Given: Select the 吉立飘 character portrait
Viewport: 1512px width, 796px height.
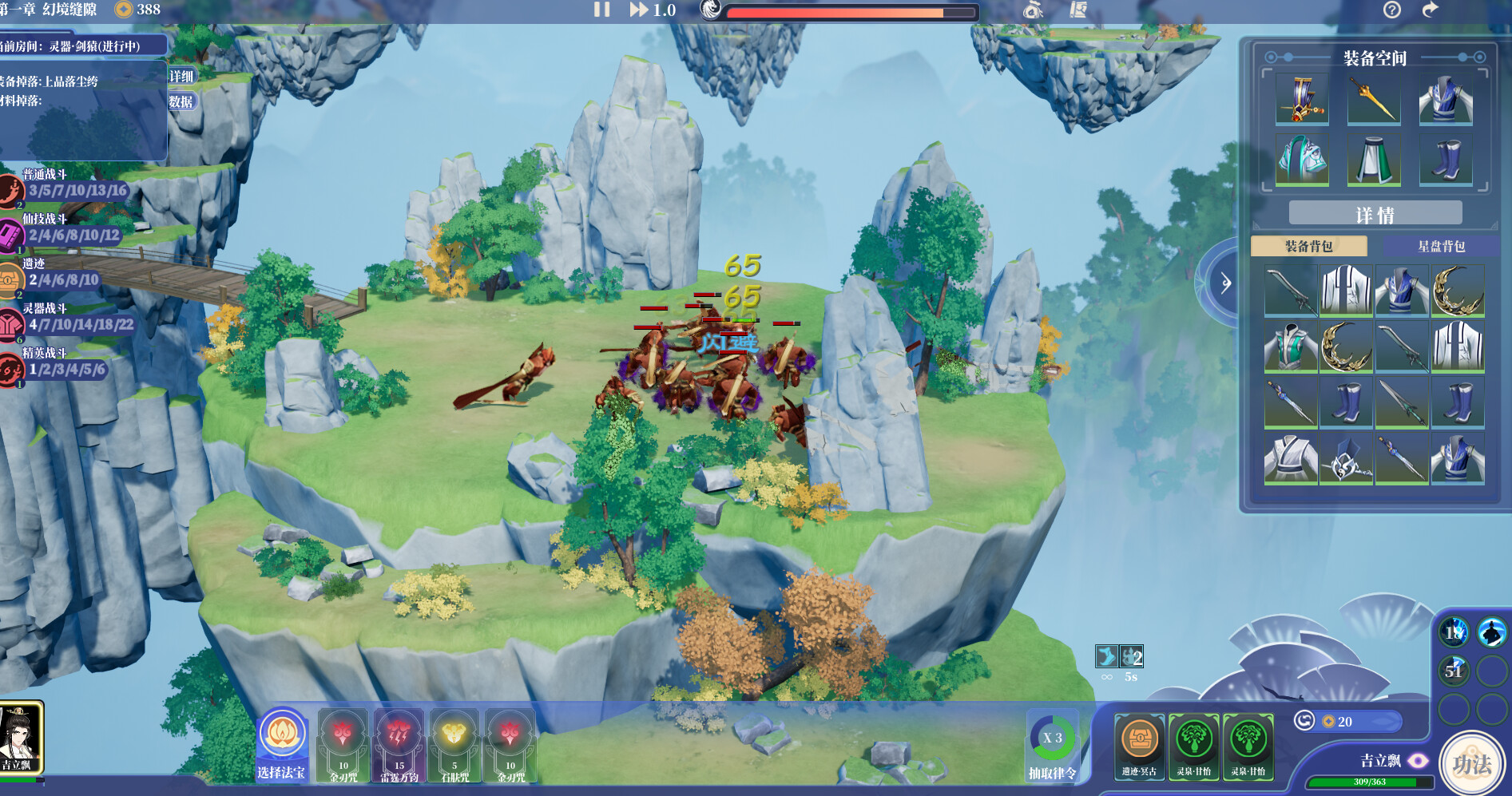Looking at the screenshot, I should click(x=21, y=738).
